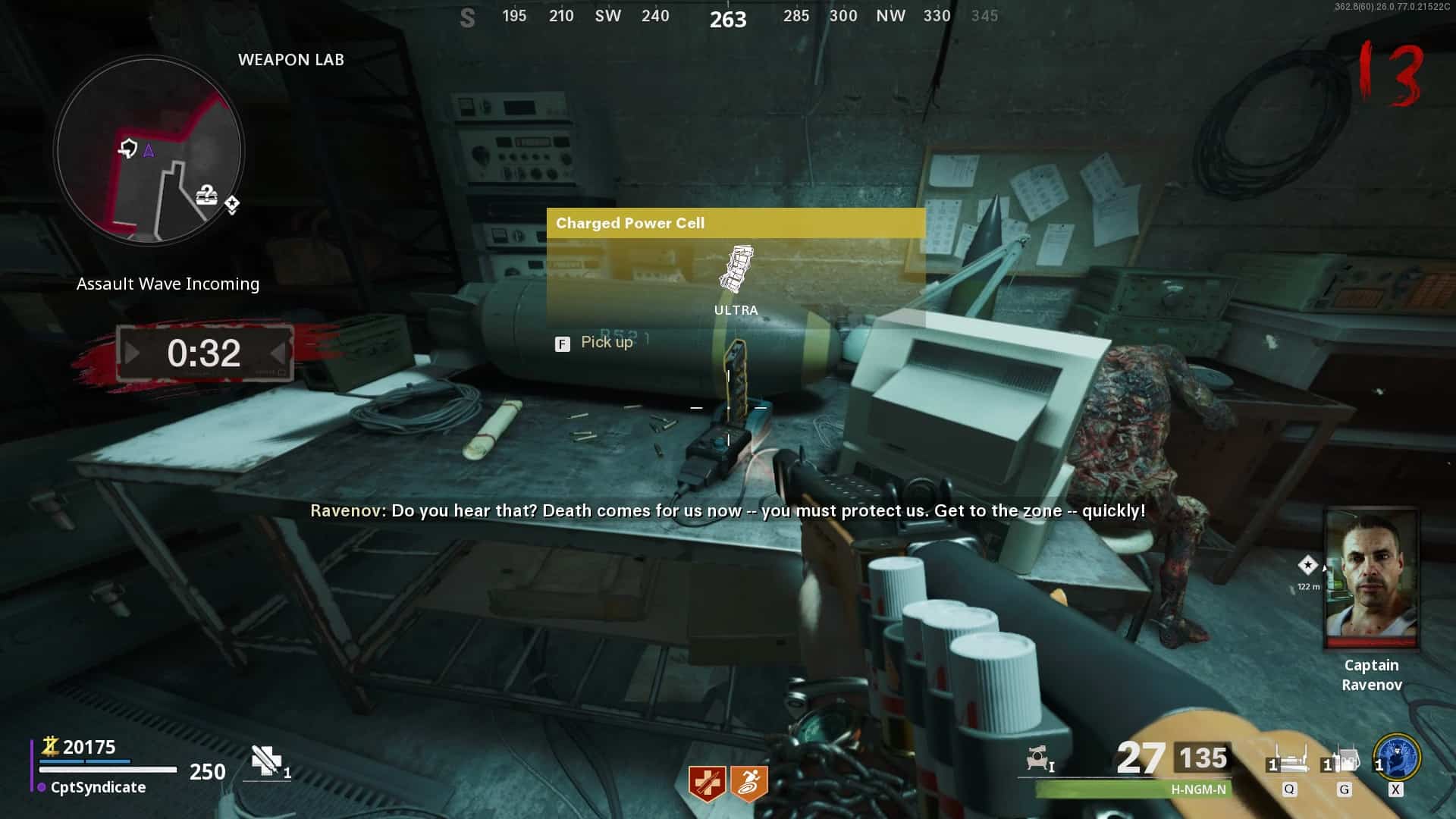
Task: Click the chest marker on the minimap
Action: (x=206, y=196)
